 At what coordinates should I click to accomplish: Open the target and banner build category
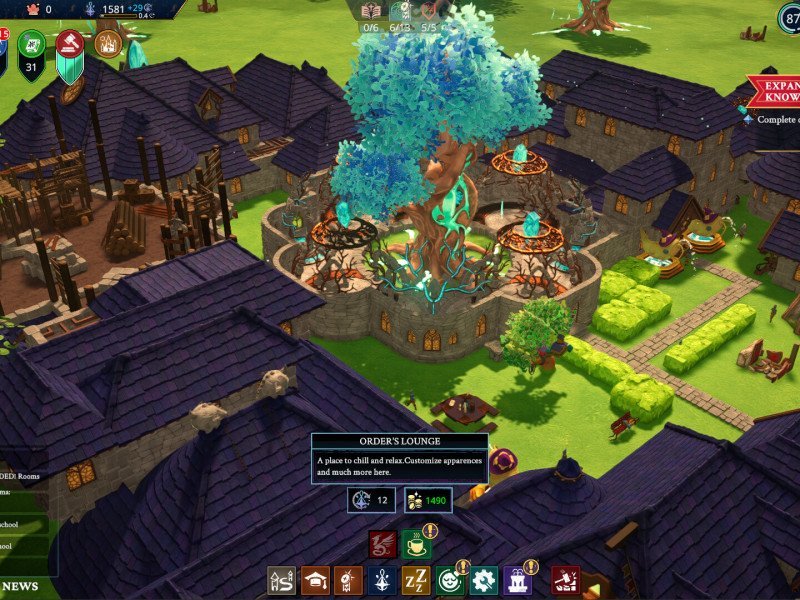pyautogui.click(x=348, y=580)
